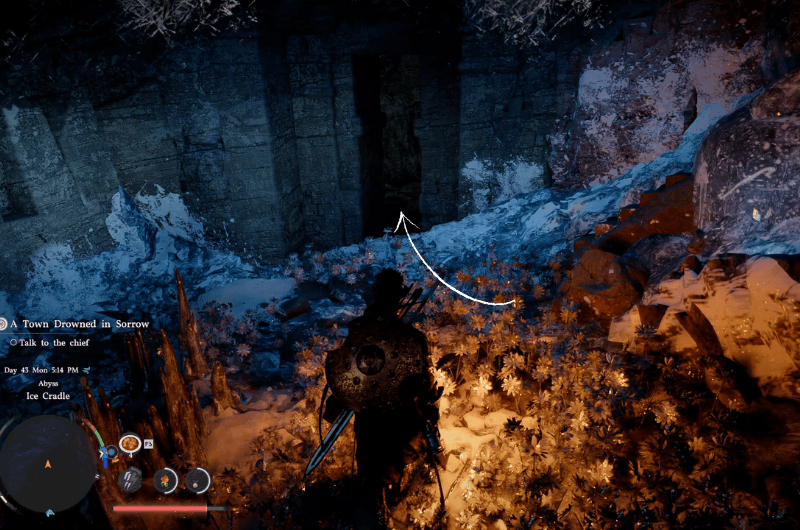Use the food dish quick slot
The width and height of the screenshot is (800, 530).
129,443
